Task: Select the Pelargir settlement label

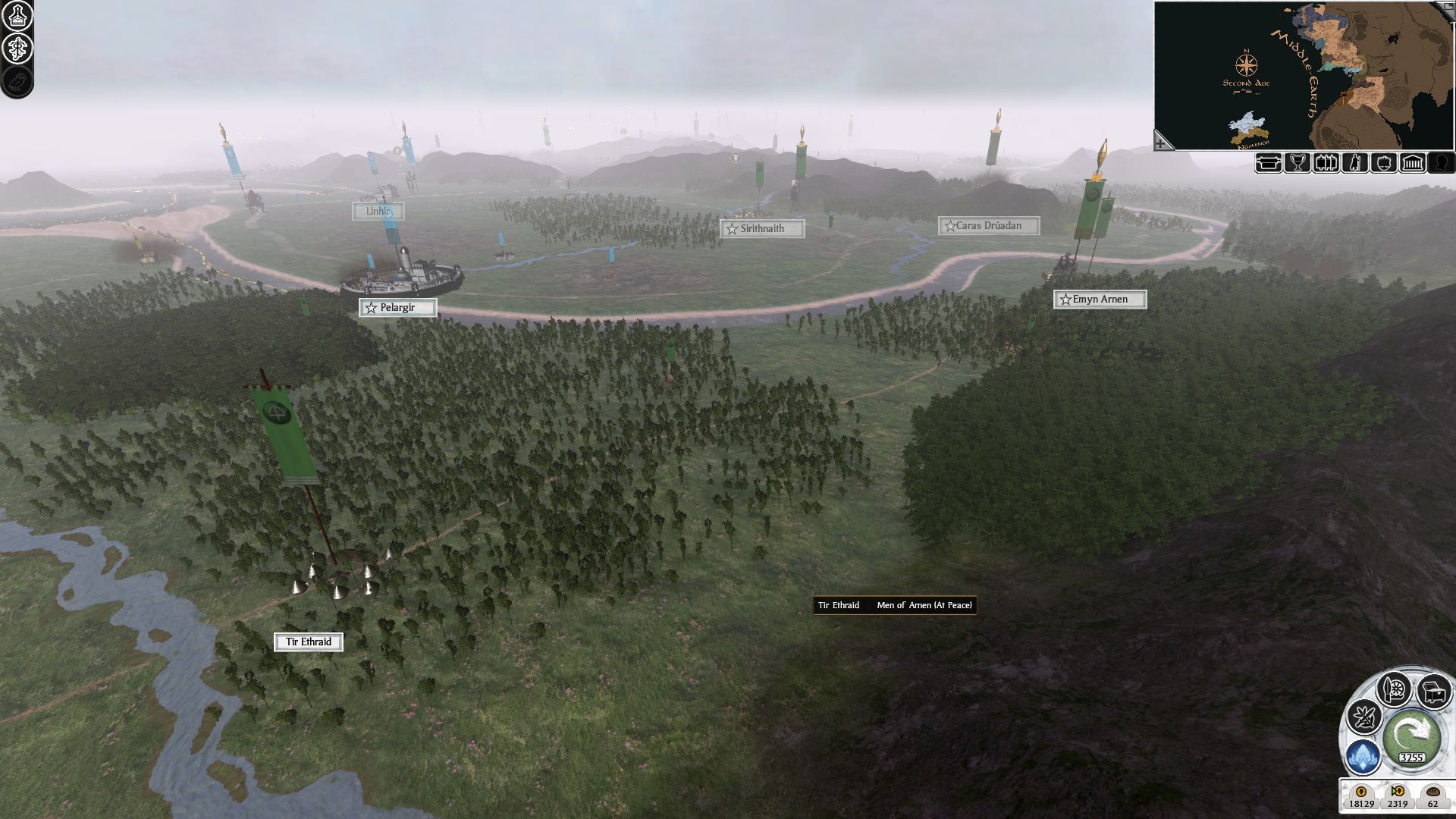Action: 397,308
